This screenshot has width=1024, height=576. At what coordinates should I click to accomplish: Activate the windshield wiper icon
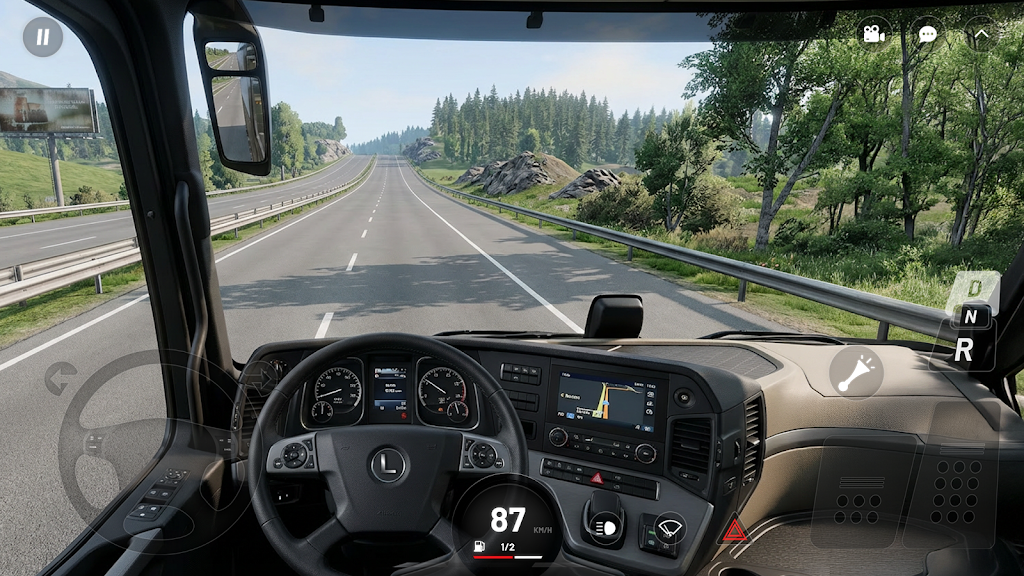click(666, 526)
